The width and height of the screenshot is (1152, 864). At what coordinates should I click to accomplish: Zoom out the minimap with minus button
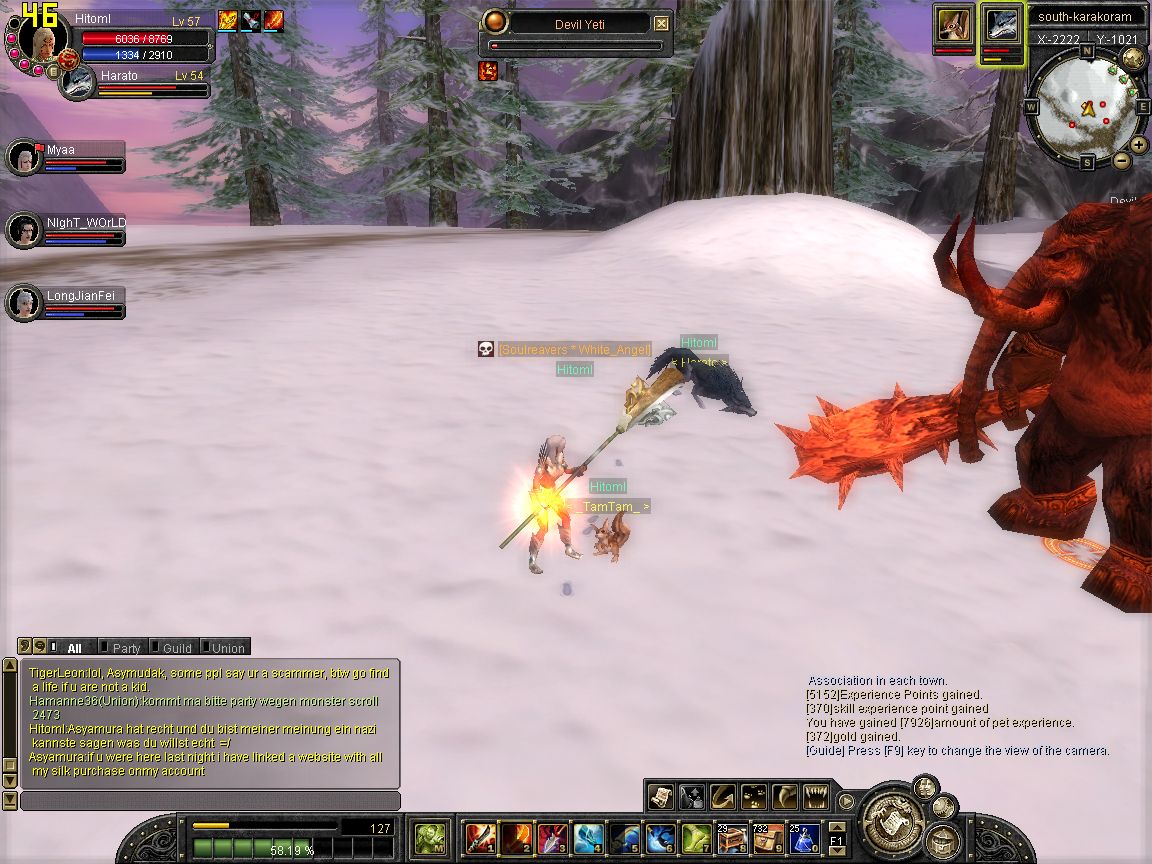pyautogui.click(x=1122, y=160)
